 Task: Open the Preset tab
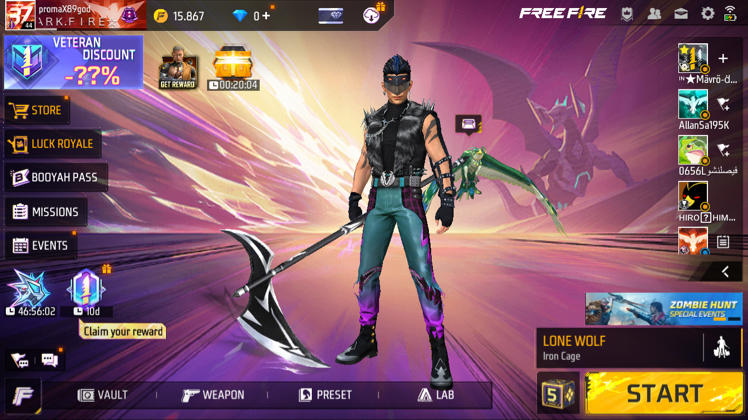[325, 395]
